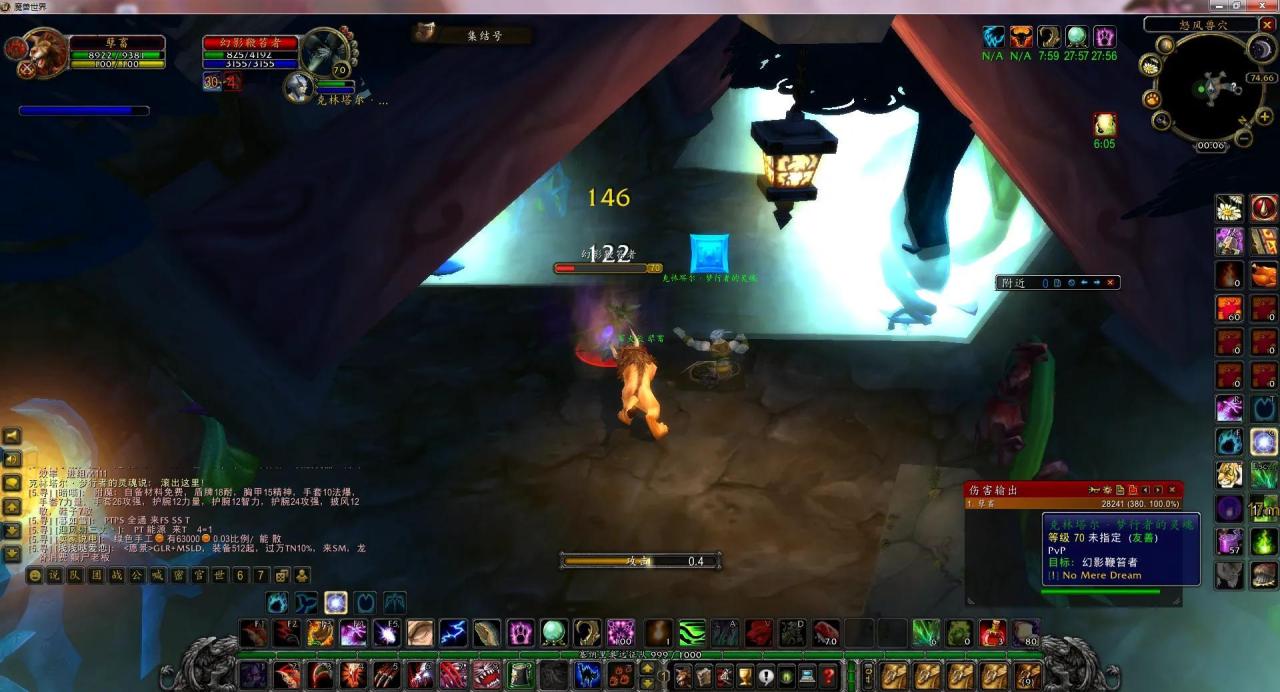1280x692 pixels.
Task: Activate the green orb ability icon
Action: 553,633
